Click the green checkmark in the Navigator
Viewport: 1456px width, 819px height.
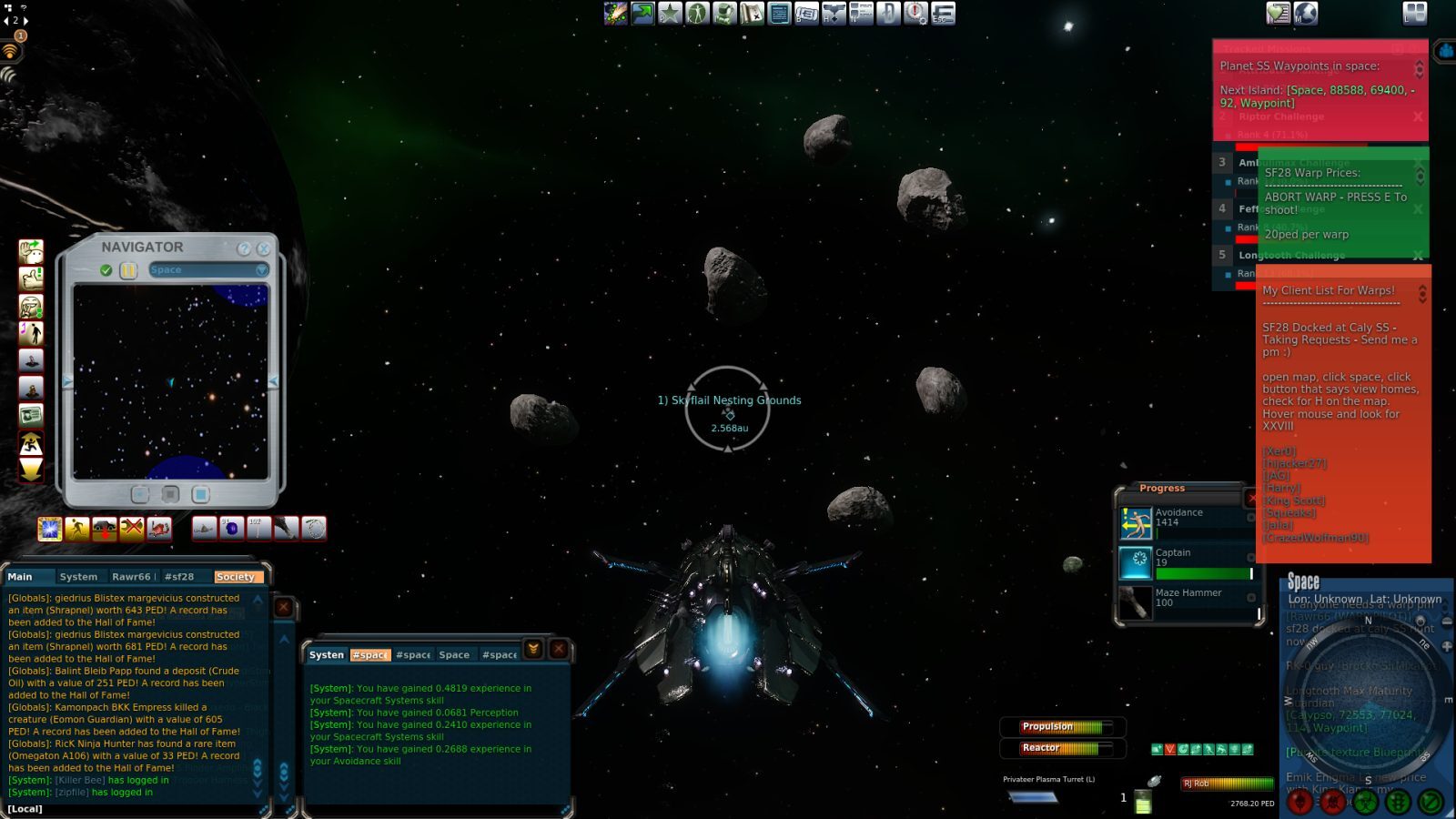[106, 269]
